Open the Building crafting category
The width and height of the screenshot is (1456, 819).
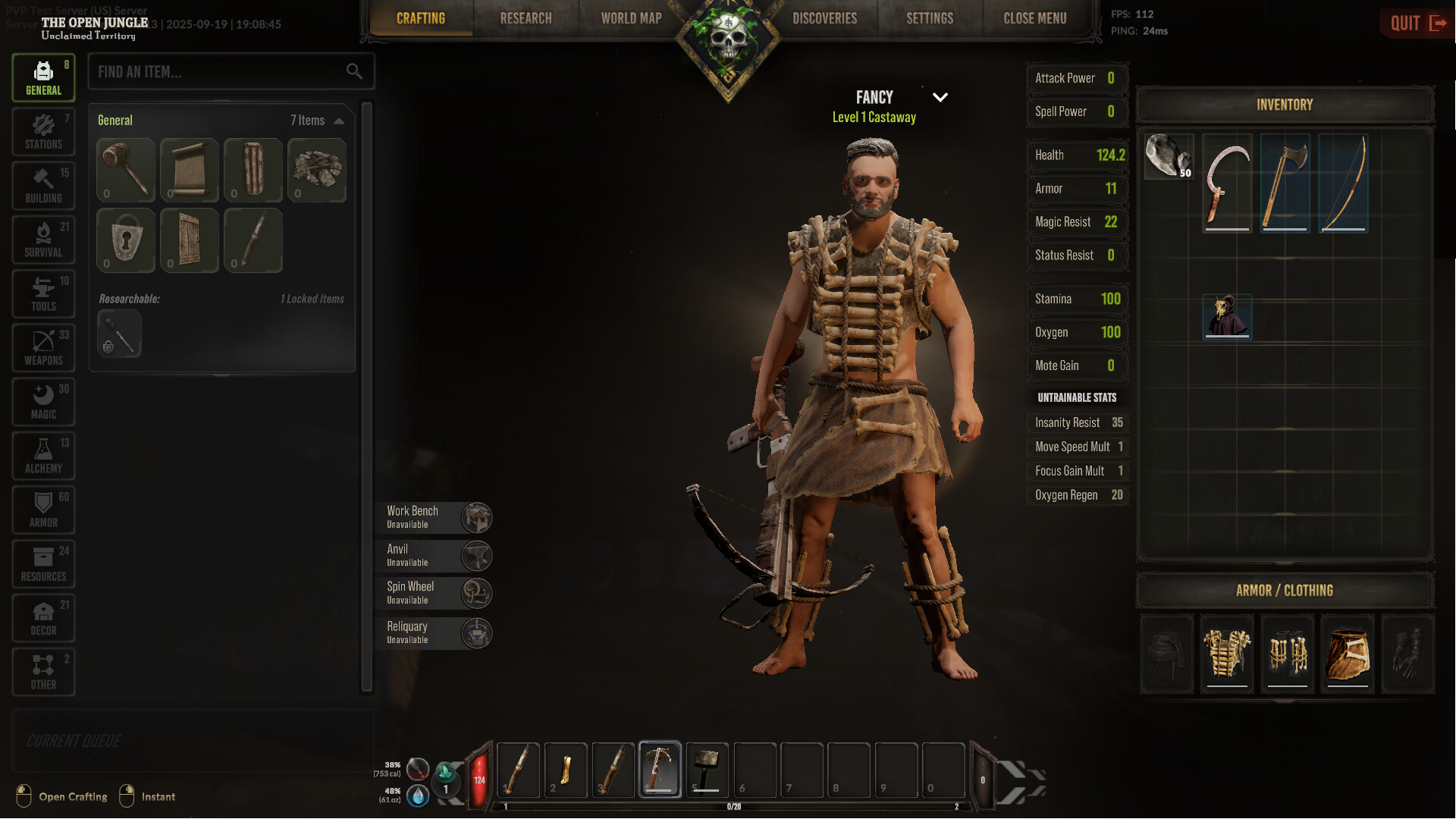point(43,186)
